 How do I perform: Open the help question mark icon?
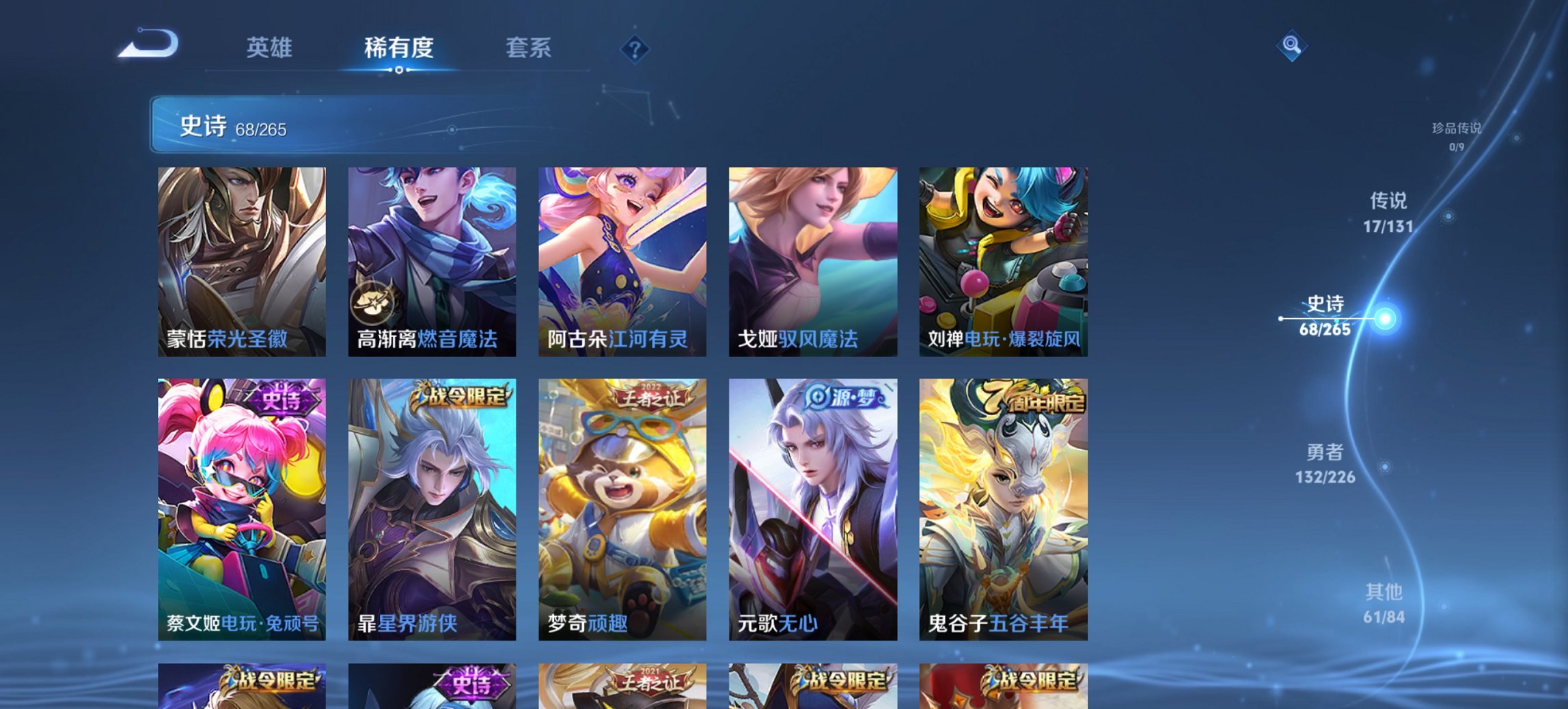click(635, 49)
